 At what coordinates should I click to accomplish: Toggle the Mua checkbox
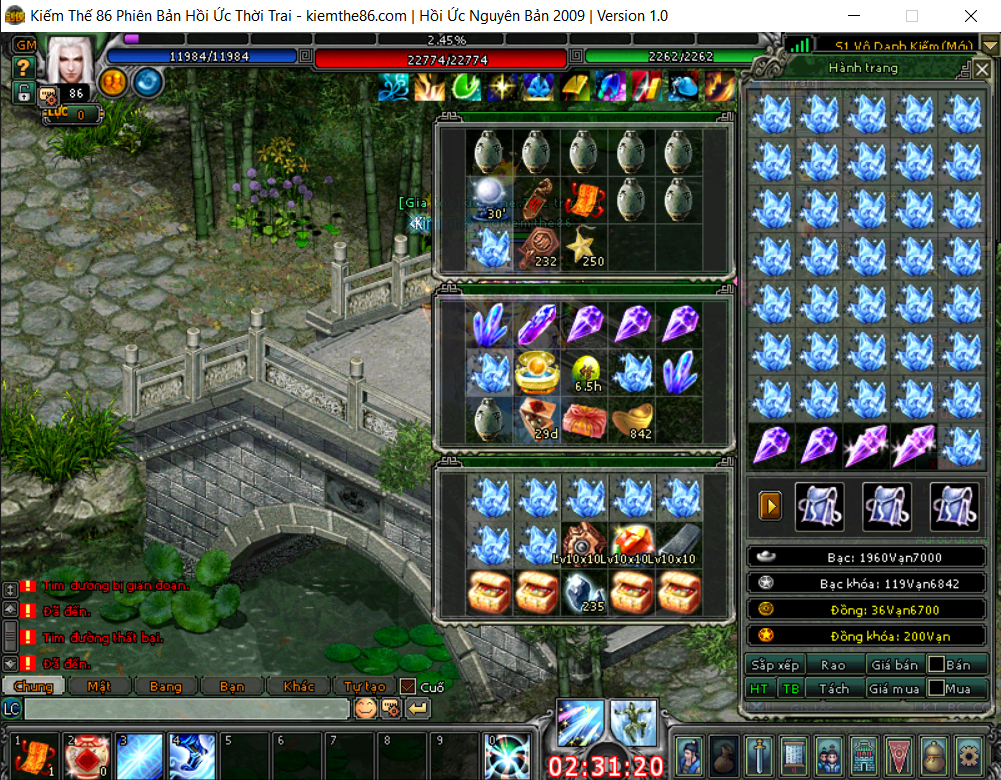pos(936,689)
